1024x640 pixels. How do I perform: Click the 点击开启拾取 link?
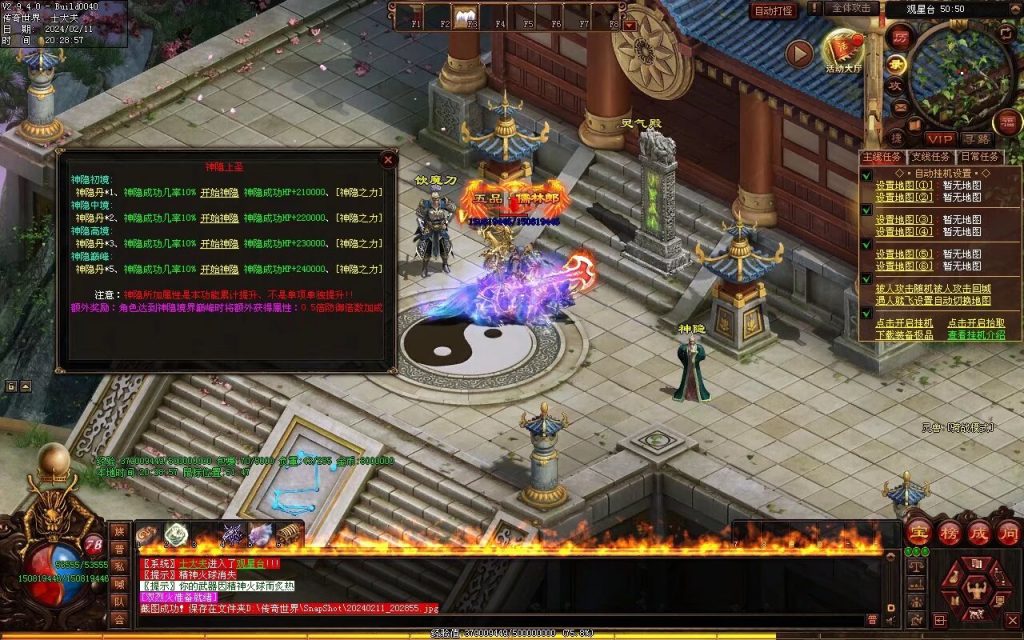(x=976, y=323)
